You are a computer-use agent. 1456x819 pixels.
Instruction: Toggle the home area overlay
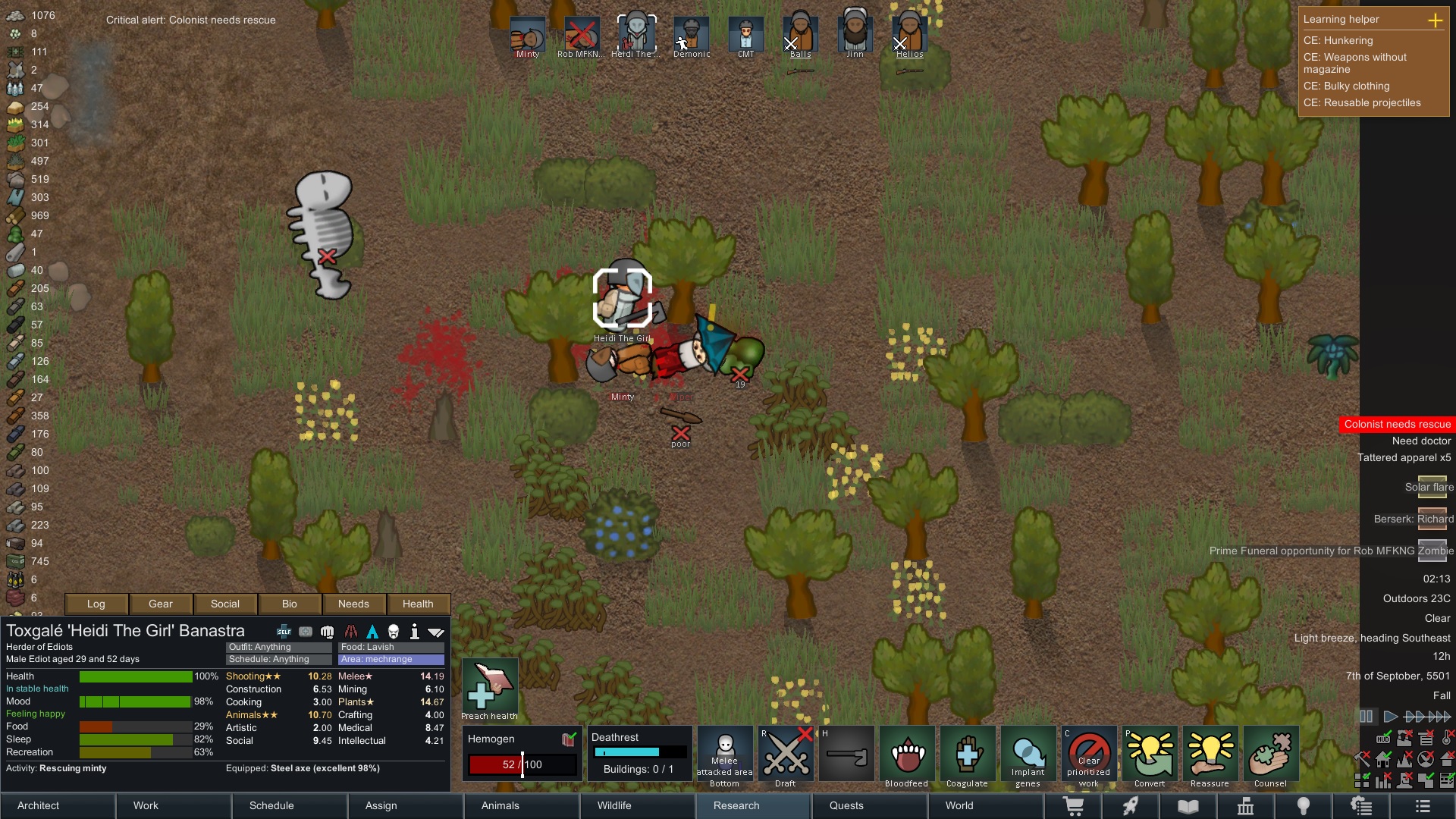1382,759
